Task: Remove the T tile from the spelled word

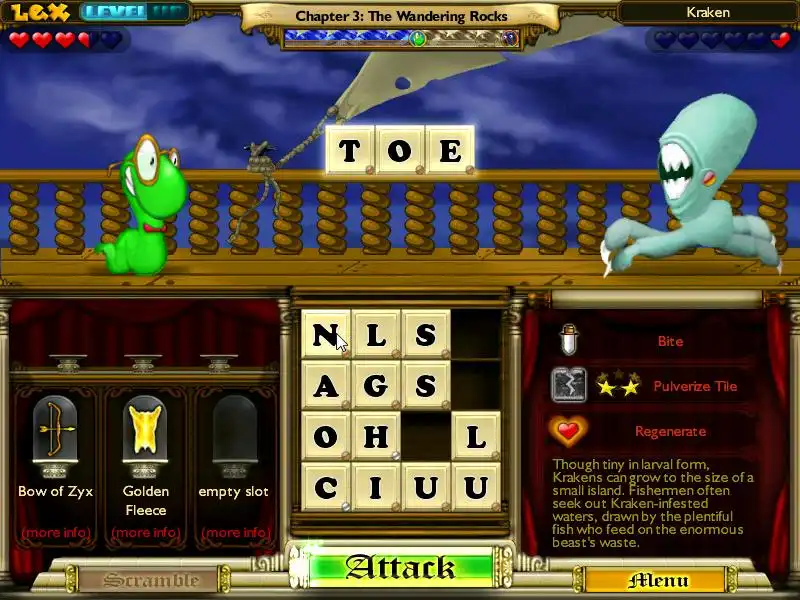Action: (x=349, y=150)
